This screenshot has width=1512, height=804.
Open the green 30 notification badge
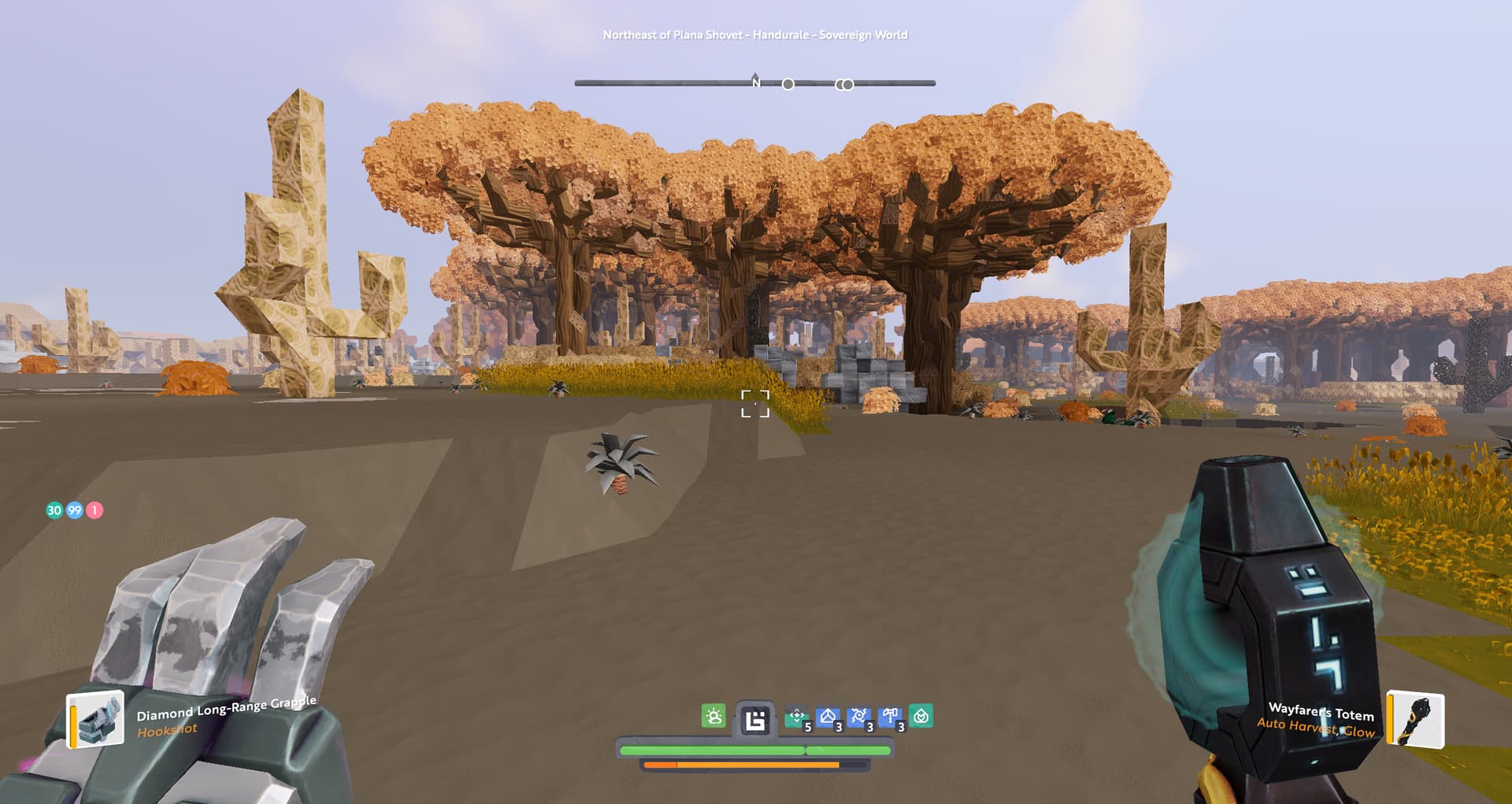(54, 510)
